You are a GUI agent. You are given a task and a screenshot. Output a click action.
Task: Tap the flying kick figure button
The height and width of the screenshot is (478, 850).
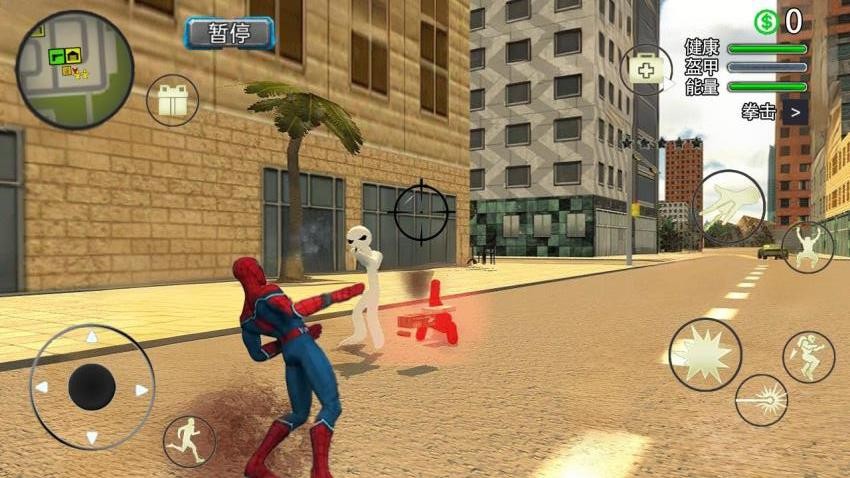(808, 357)
